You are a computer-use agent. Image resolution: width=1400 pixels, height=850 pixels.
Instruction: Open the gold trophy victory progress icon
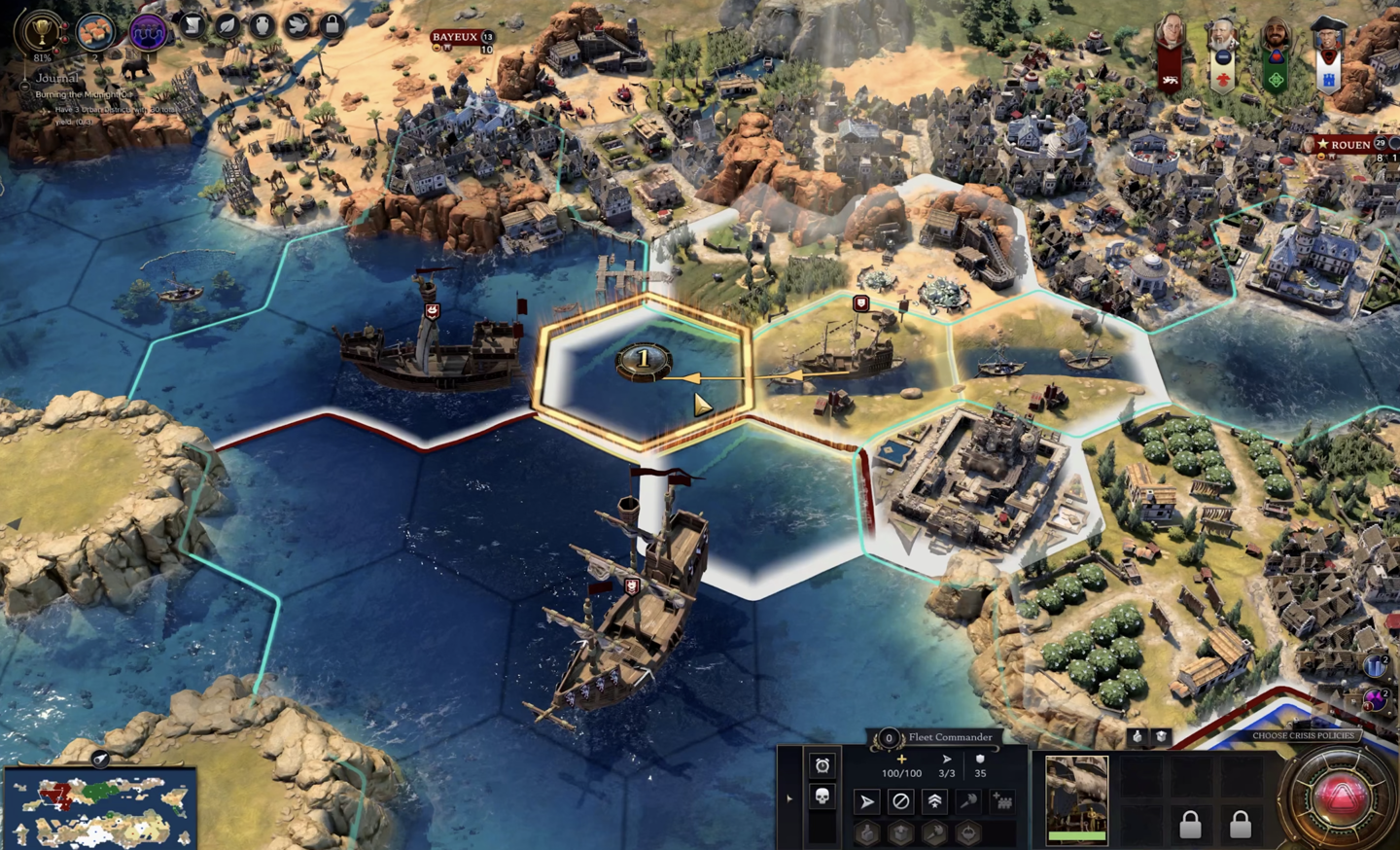coord(41,31)
